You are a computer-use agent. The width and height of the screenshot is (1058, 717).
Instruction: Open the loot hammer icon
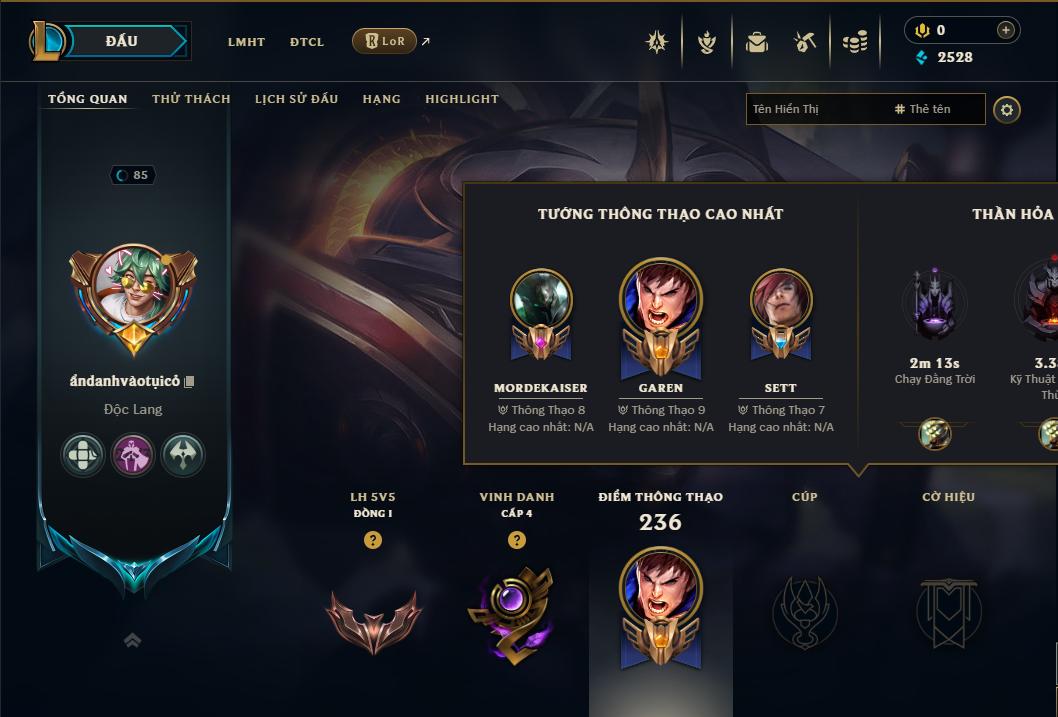tap(805, 42)
